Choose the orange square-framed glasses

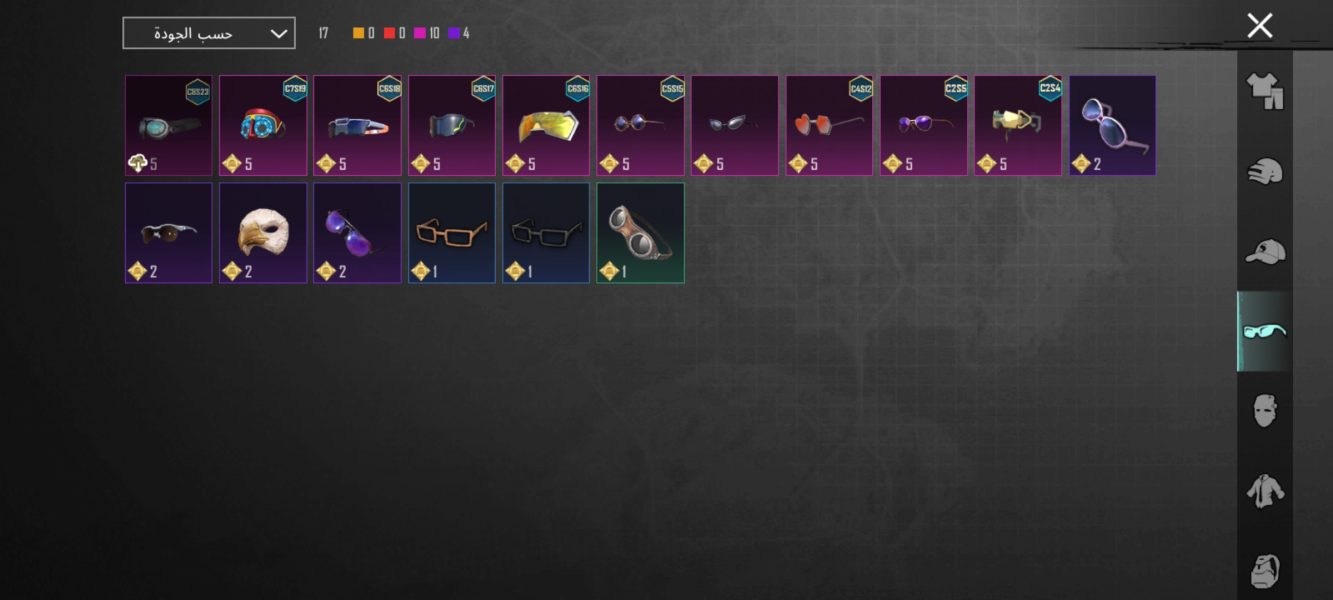click(451, 233)
